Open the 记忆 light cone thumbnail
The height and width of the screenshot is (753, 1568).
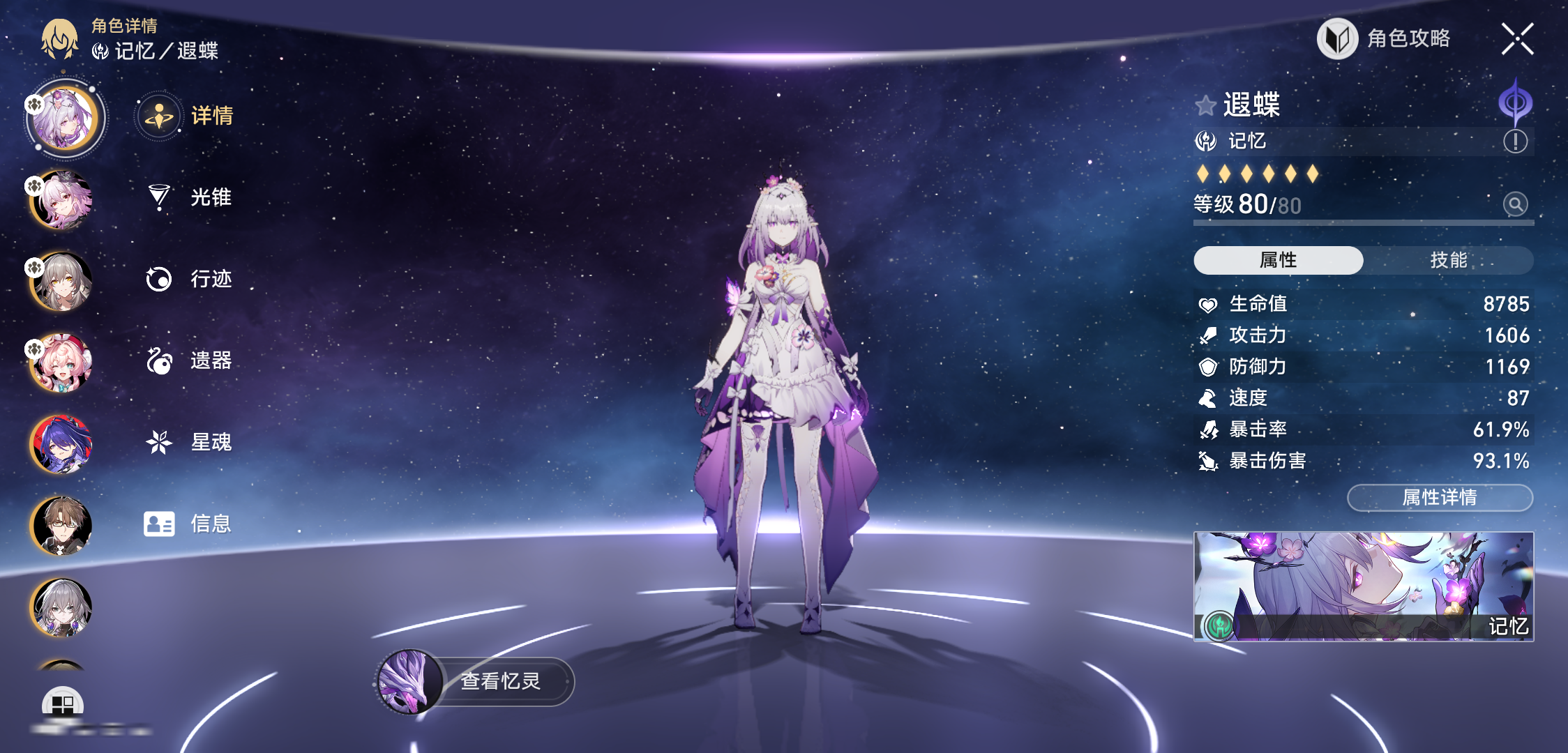1363,586
